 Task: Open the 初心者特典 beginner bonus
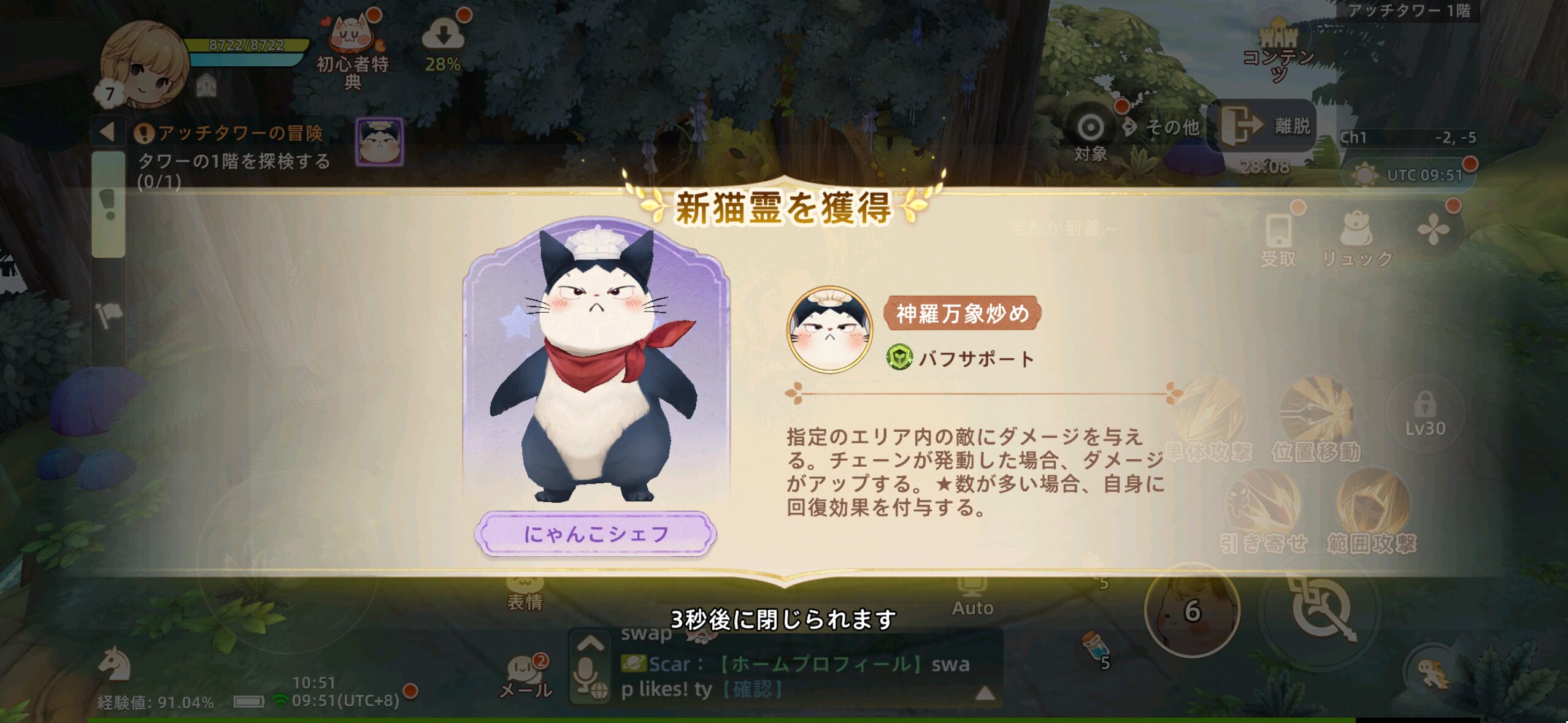pos(352,49)
